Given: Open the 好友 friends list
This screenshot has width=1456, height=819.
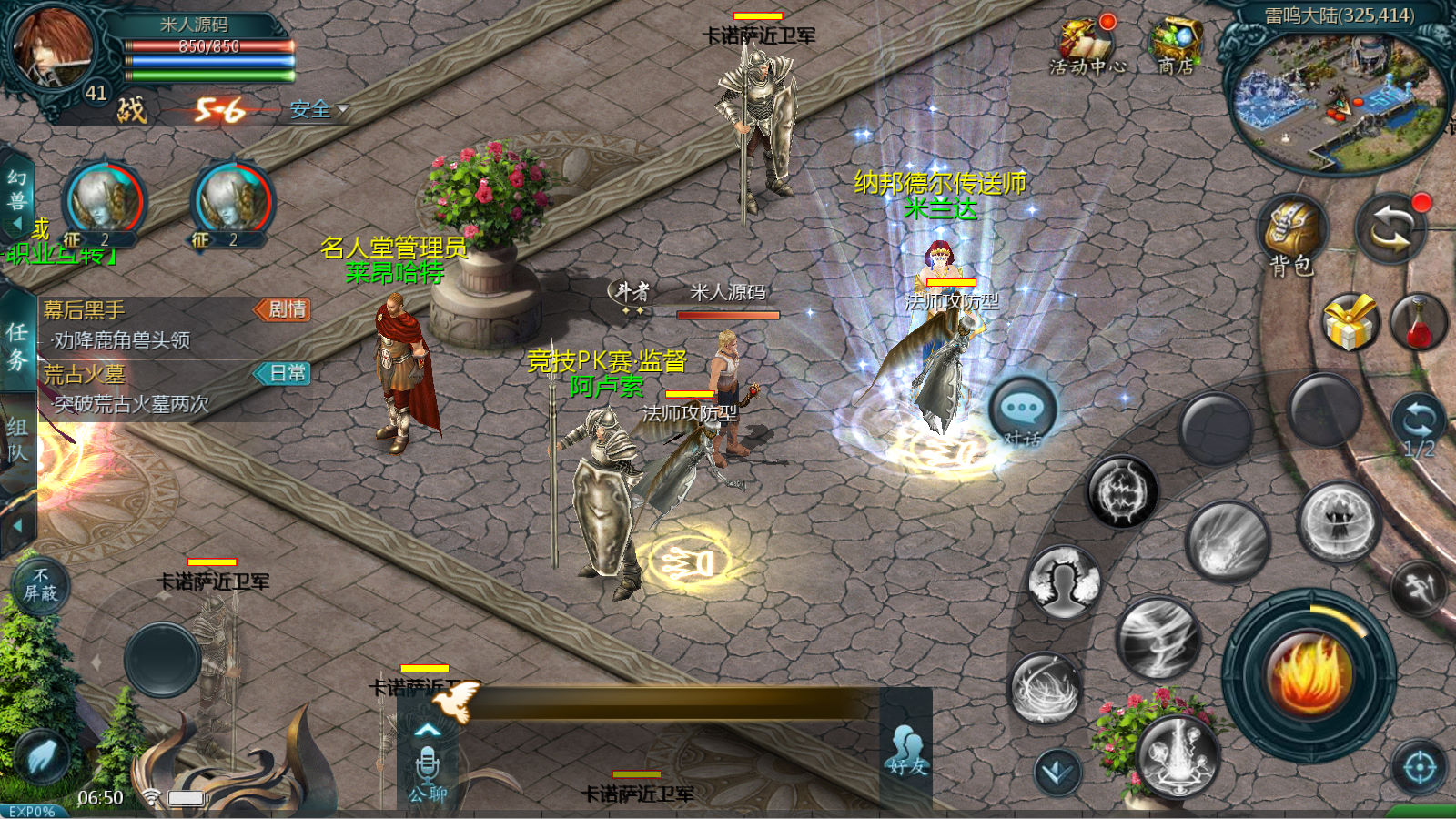Looking at the screenshot, I should pos(906,751).
